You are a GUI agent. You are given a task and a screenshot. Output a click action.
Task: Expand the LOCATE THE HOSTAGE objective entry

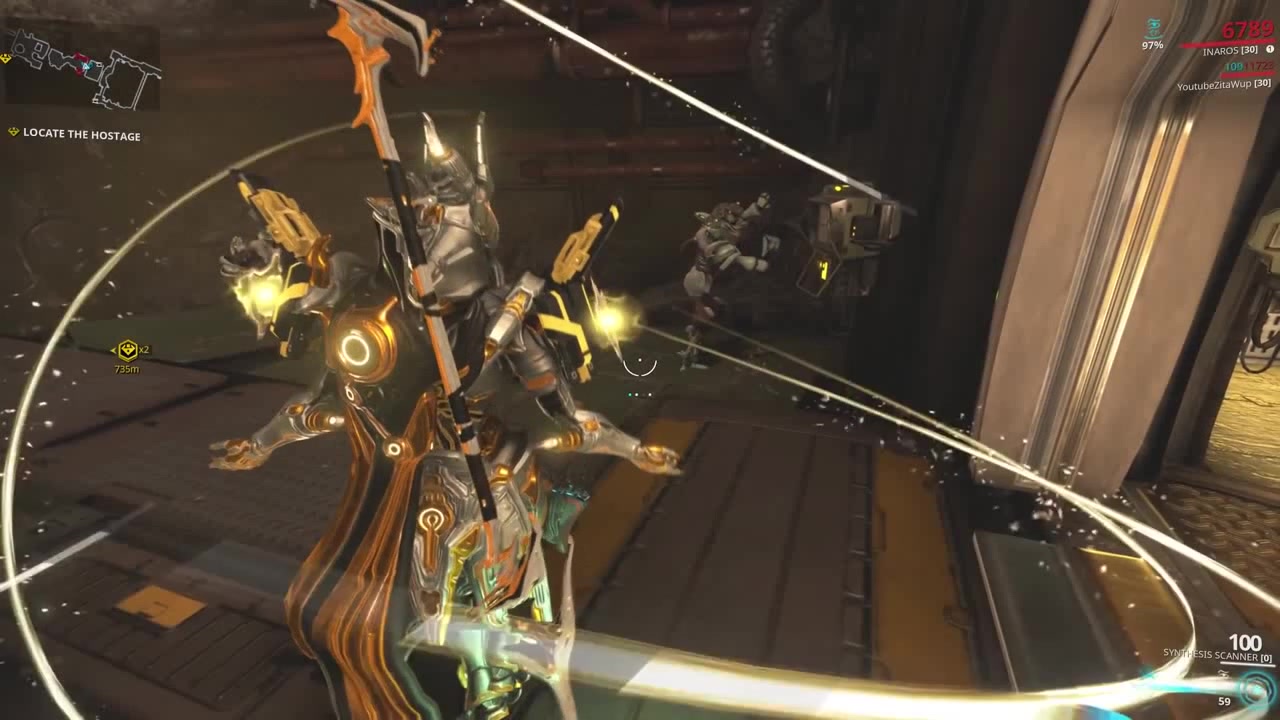(x=76, y=133)
